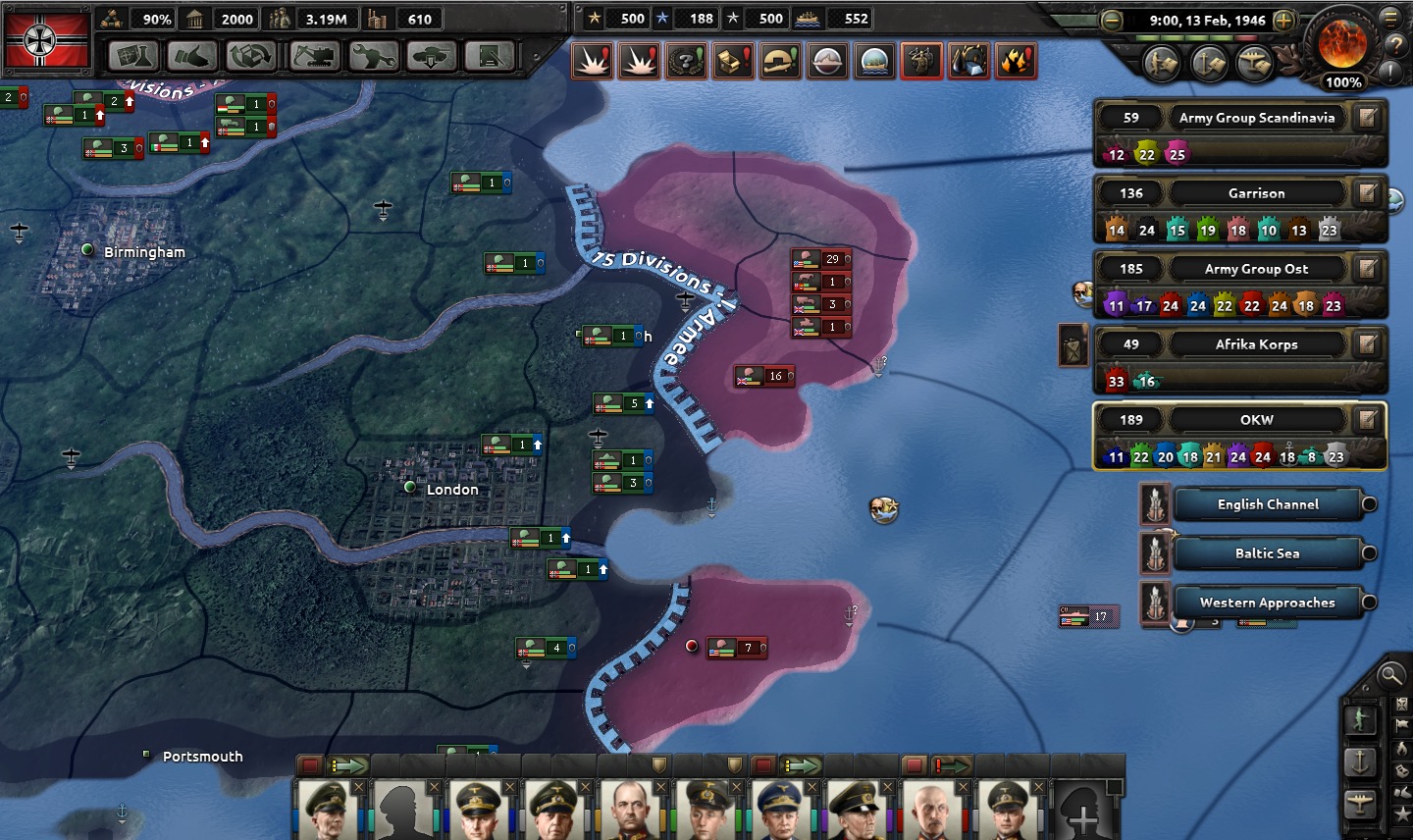The width and height of the screenshot is (1413, 840).
Task: Select the Army Group Scandinavia theater
Action: coord(1256,118)
